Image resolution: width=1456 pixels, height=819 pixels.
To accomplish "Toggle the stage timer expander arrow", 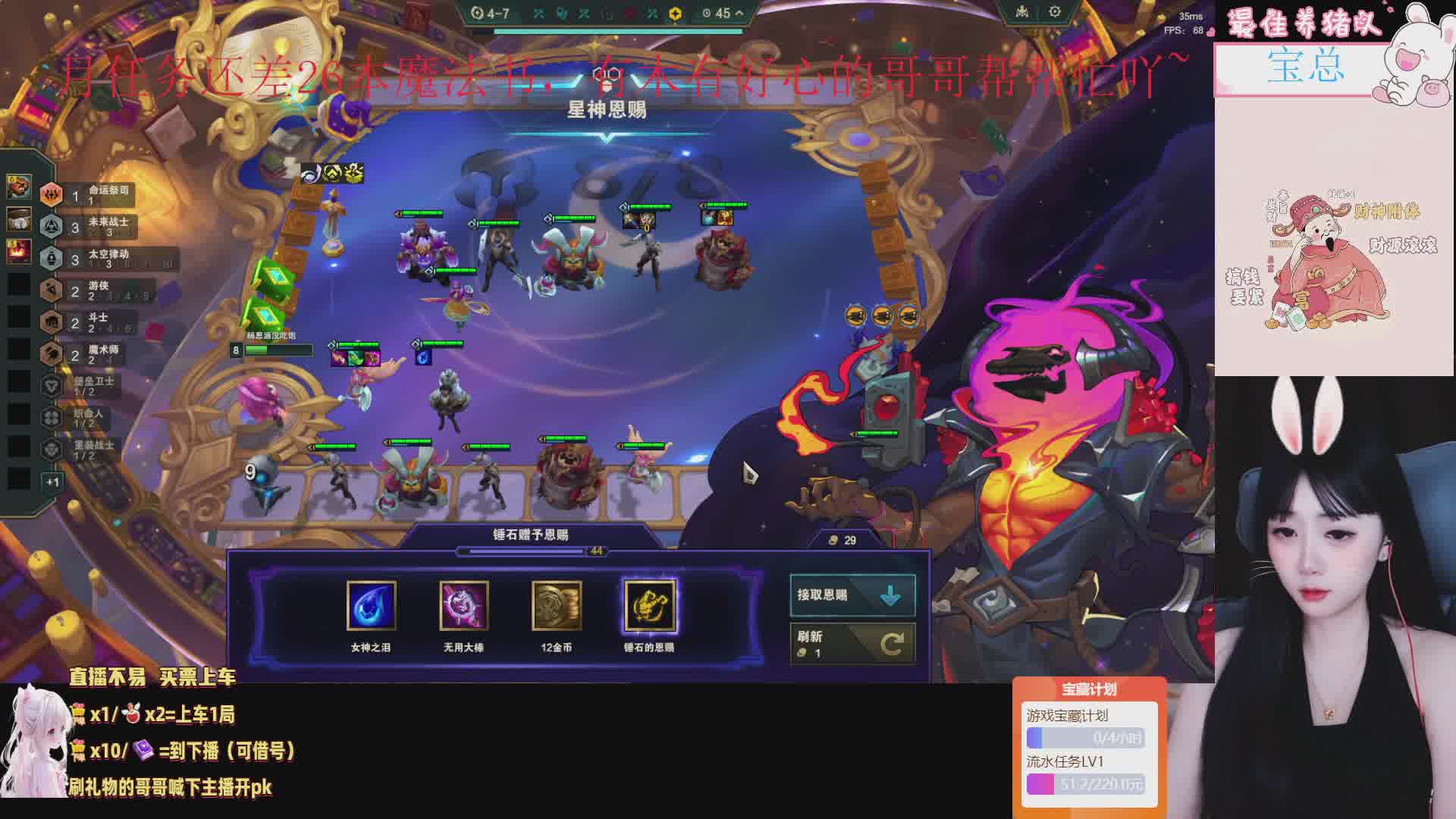I will pyautogui.click(x=739, y=13).
